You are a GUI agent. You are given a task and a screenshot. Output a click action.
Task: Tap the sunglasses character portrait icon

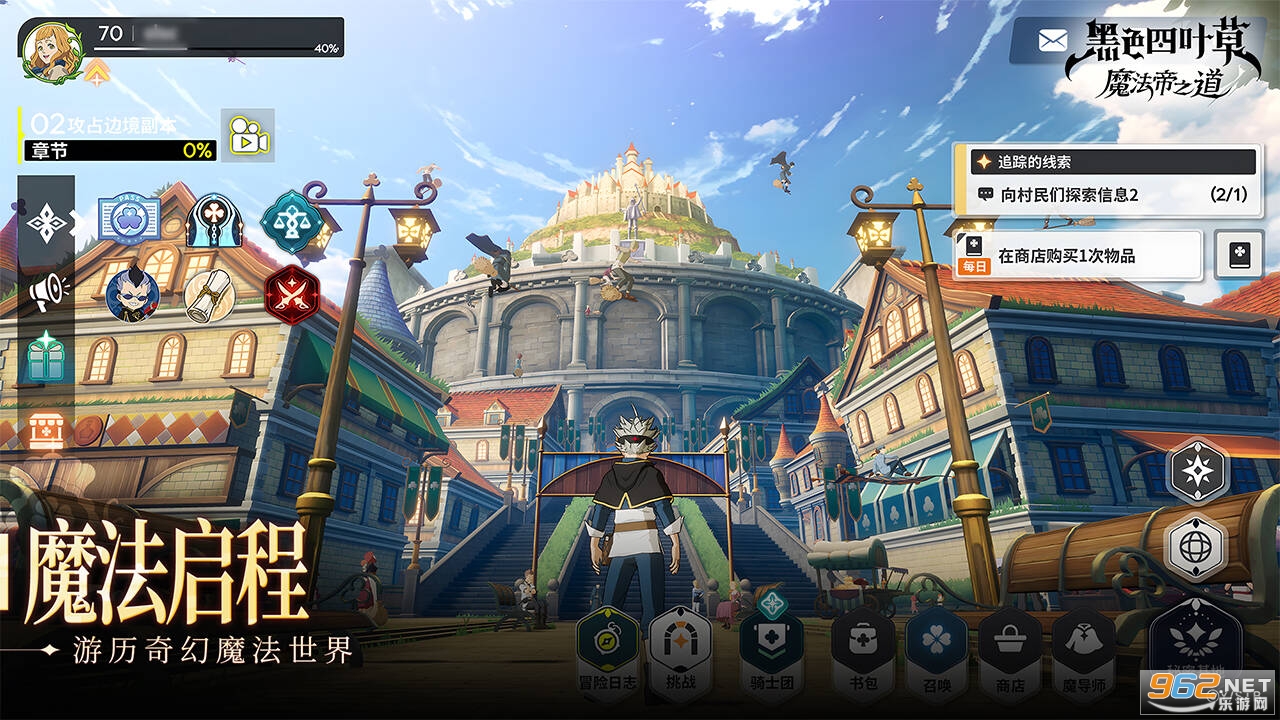[132, 294]
